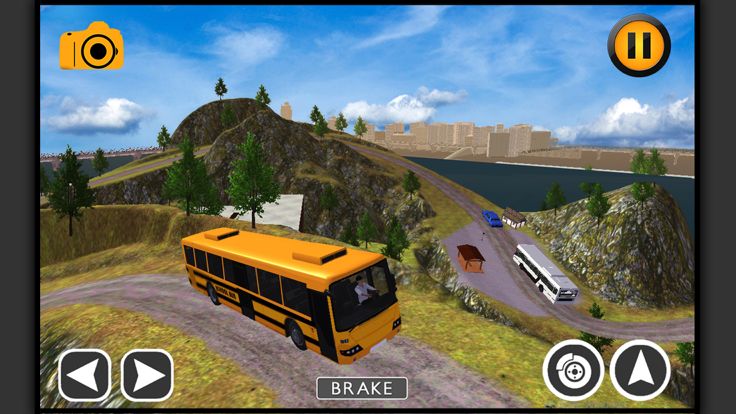Pause the game with the orange button
Image resolution: width=736 pixels, height=414 pixels.
click(639, 45)
